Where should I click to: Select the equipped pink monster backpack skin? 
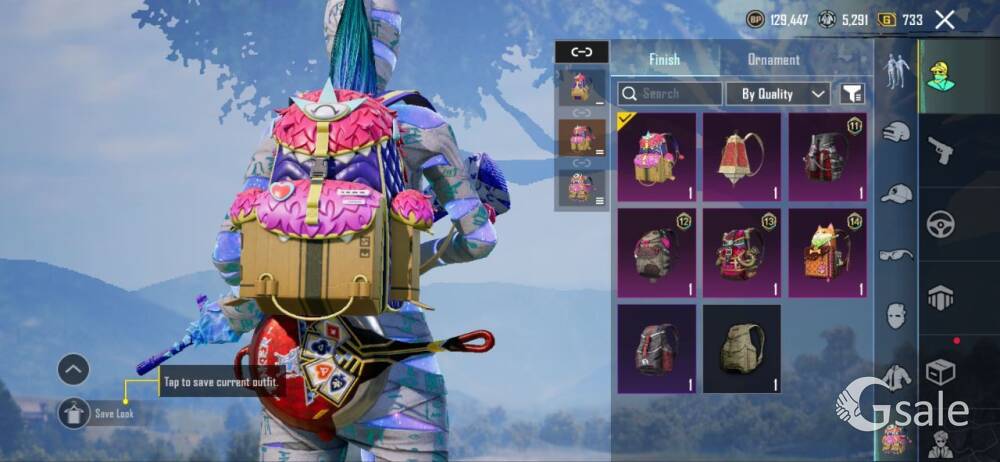click(x=657, y=155)
